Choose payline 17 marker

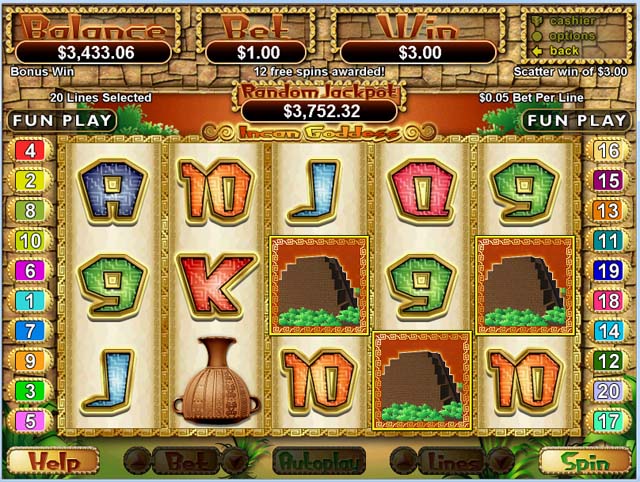(608, 421)
